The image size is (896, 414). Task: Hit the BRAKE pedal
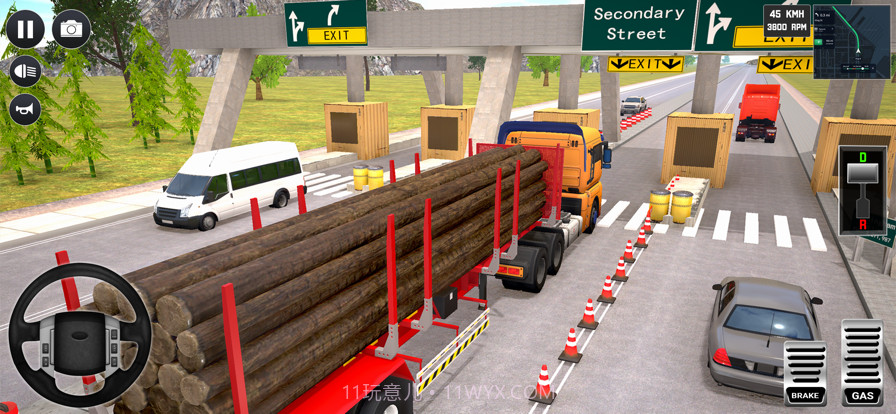click(805, 373)
